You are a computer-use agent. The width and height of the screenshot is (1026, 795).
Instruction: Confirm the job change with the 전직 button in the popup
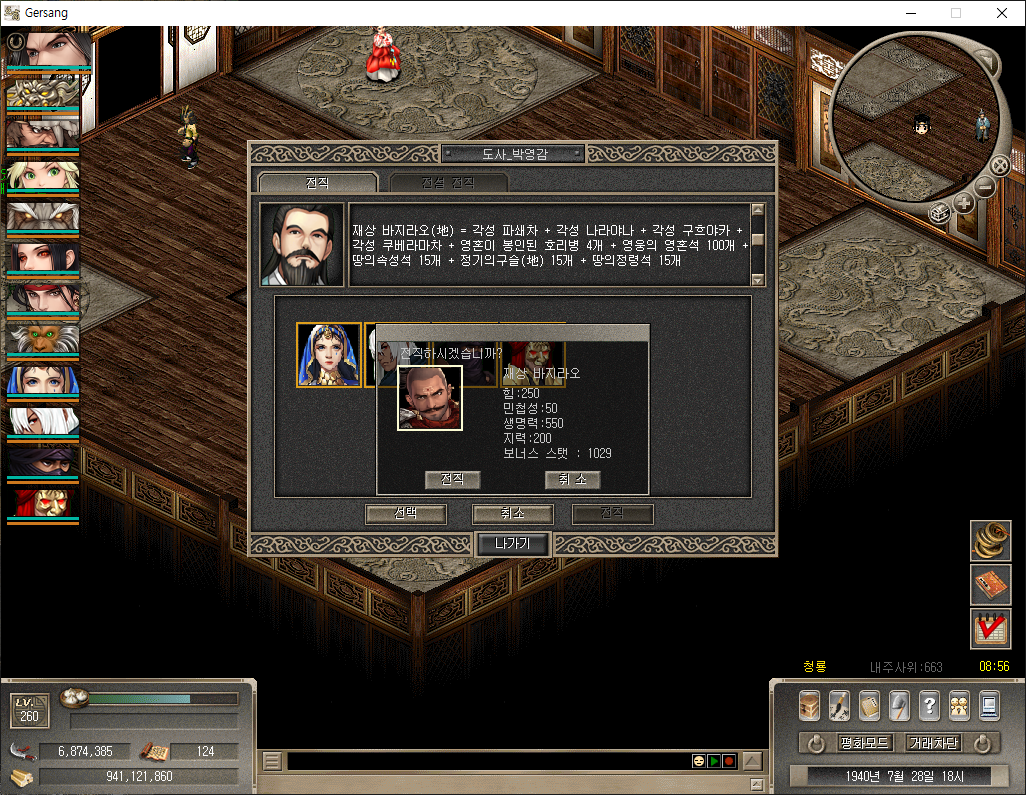(452, 480)
